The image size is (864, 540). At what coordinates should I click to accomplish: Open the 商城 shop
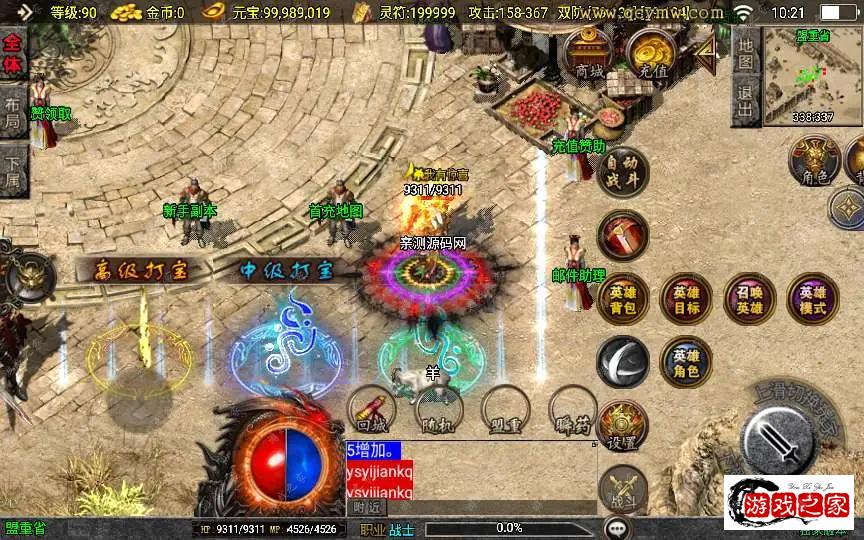589,55
